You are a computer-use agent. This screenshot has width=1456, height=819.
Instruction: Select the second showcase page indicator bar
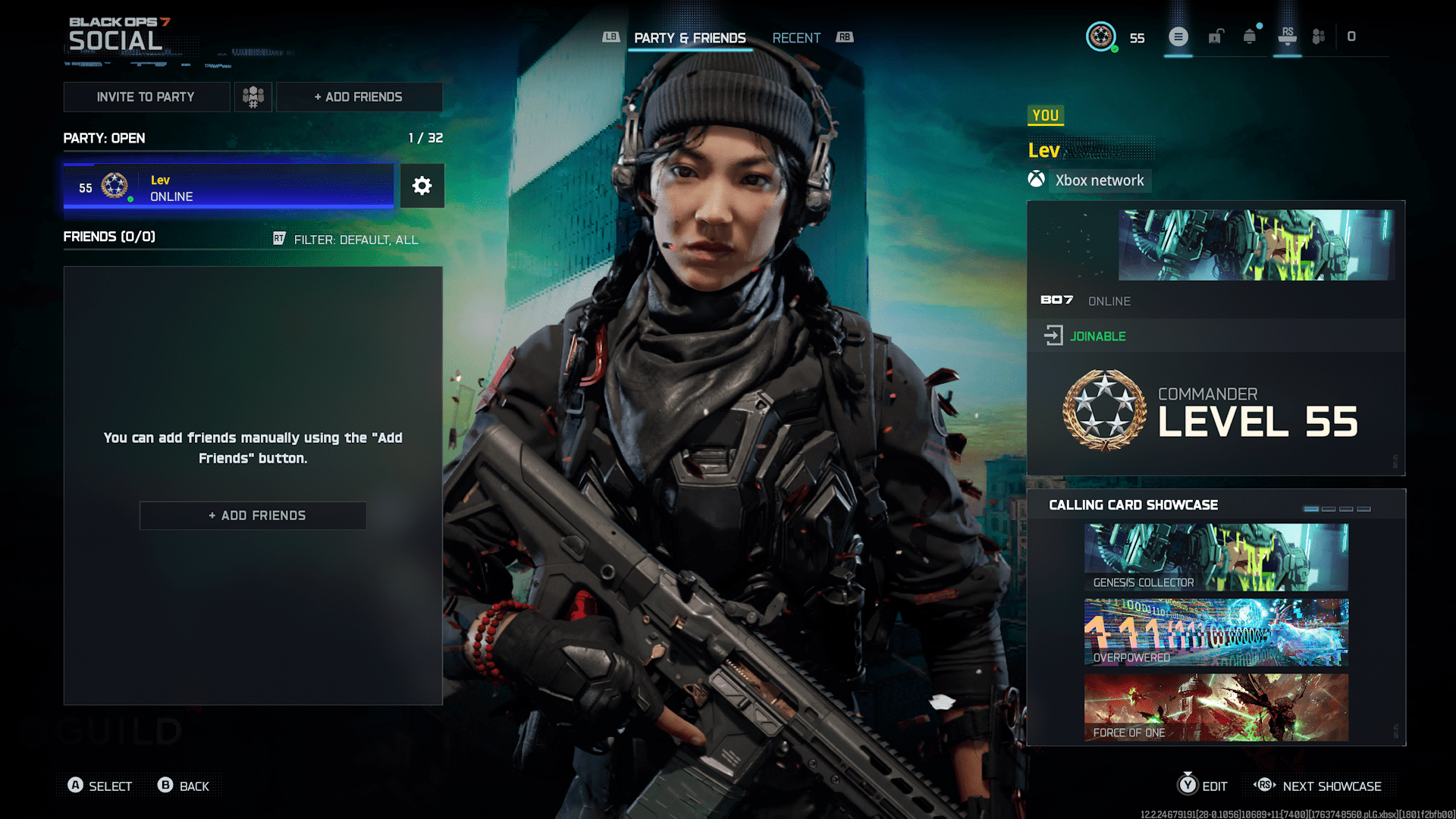(1329, 509)
